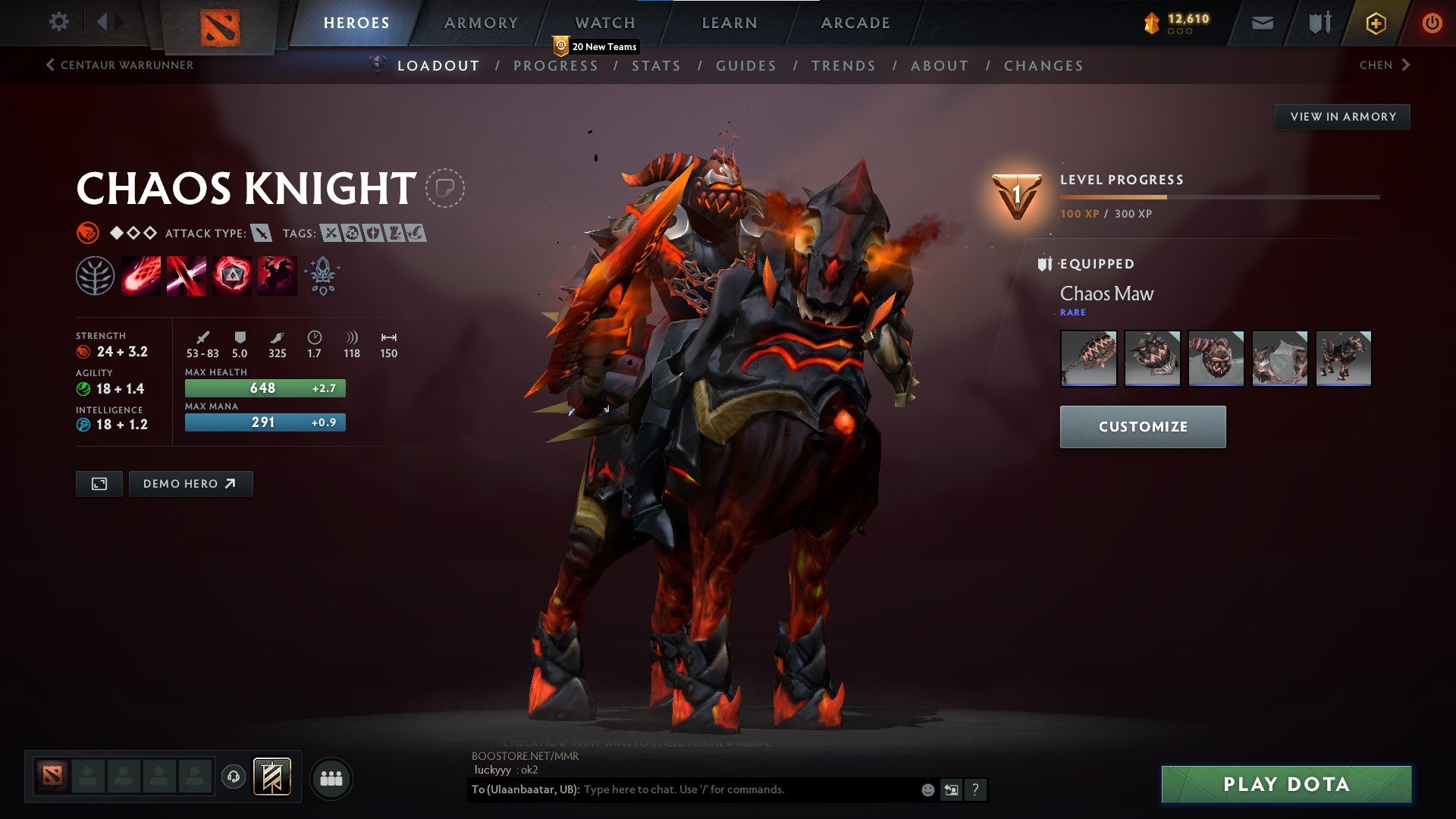Open the Dota Plus hexagon icon
This screenshot has width=1456, height=819.
tap(1378, 22)
